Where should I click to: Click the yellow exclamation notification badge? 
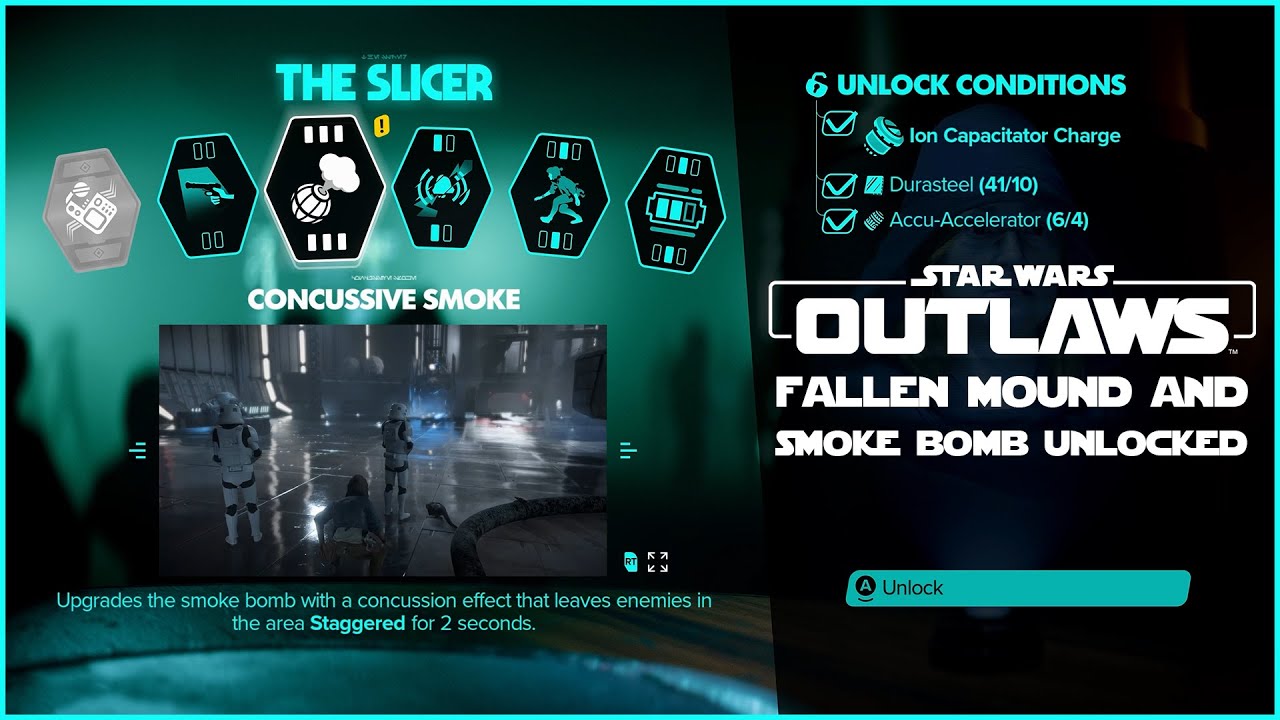pyautogui.click(x=381, y=128)
